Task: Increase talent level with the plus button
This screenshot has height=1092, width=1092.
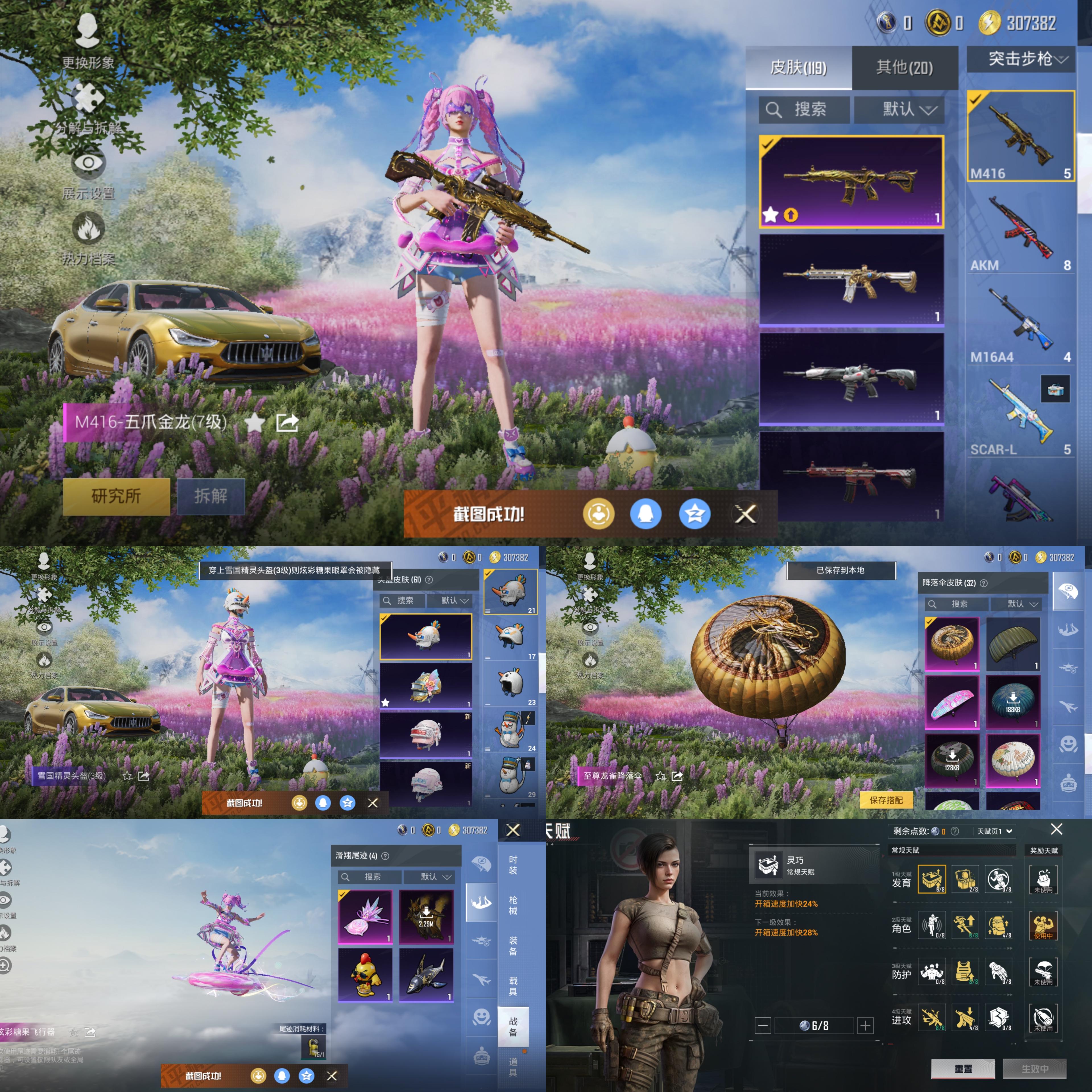Action: tap(865, 1025)
